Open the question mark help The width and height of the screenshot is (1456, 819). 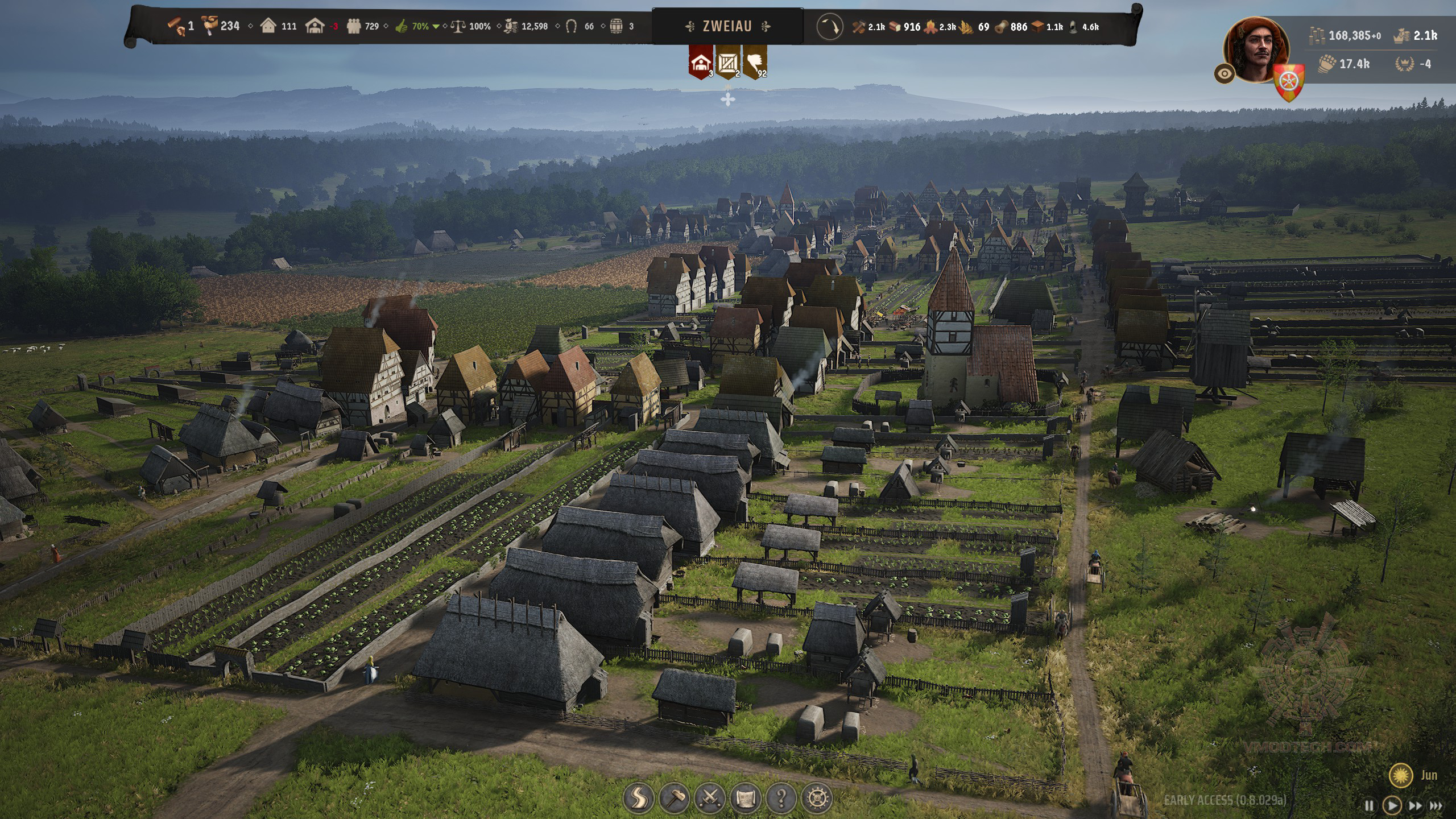point(781,799)
